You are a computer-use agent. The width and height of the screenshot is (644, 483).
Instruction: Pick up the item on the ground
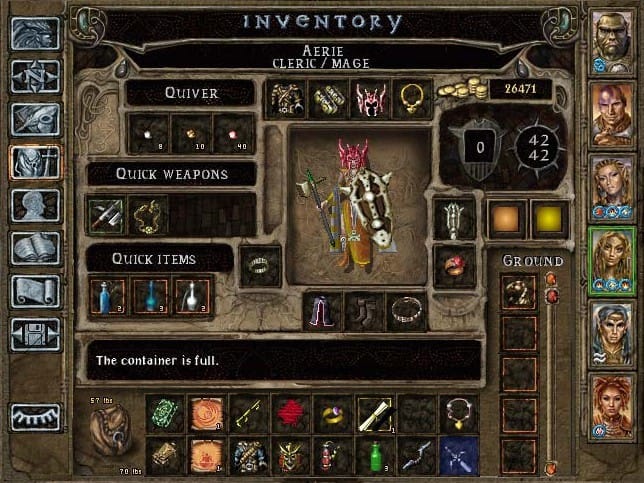(x=519, y=292)
